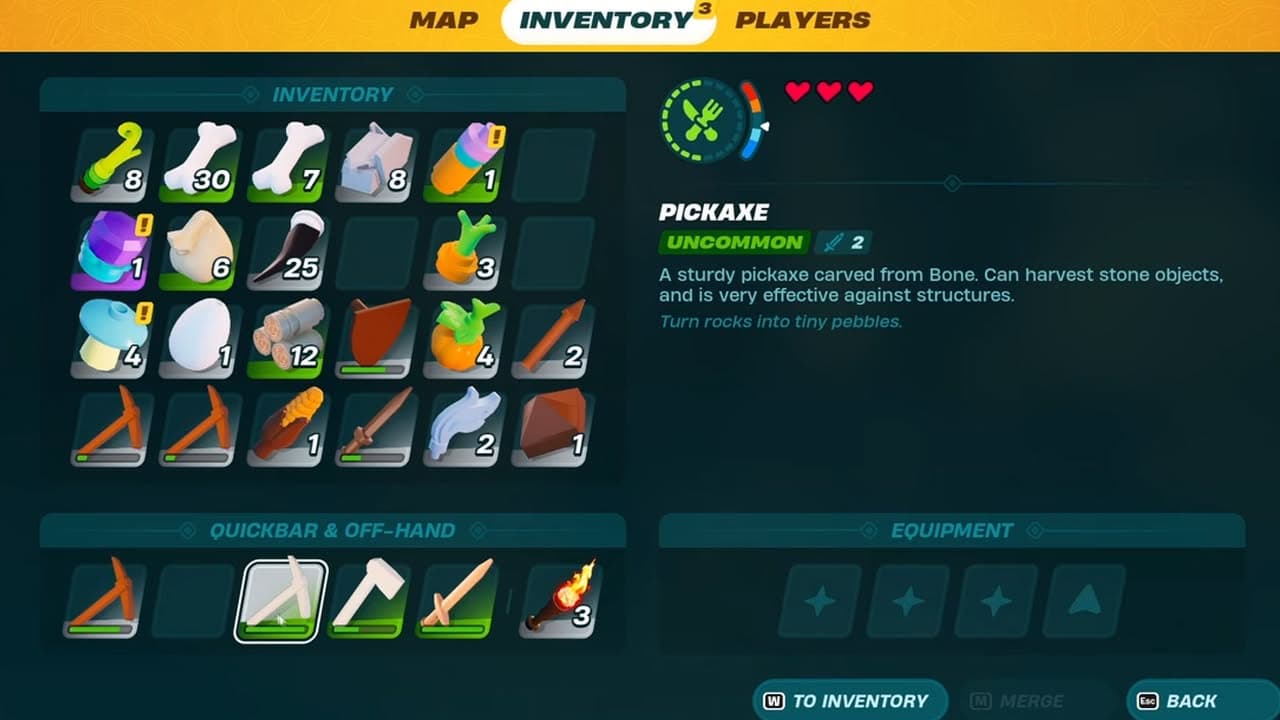Click the white egg item slot
This screenshot has height=720, width=1280.
pos(200,338)
